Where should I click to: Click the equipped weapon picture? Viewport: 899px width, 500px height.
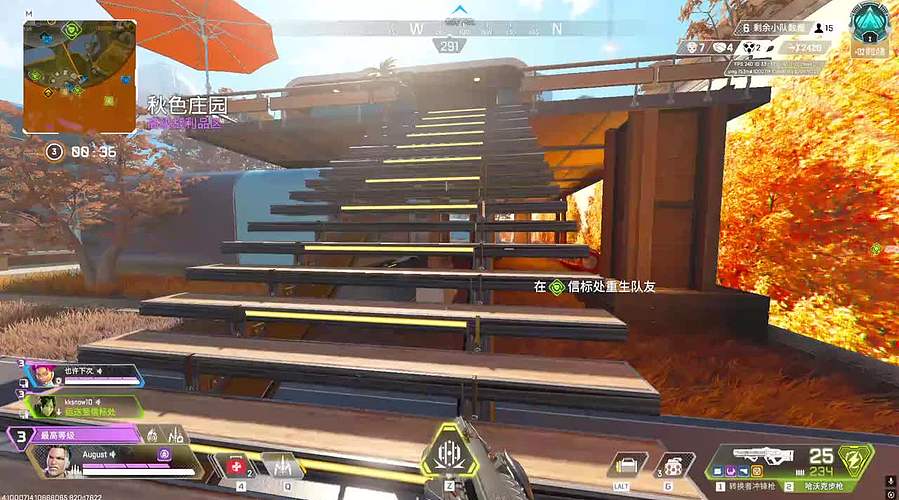(763, 456)
